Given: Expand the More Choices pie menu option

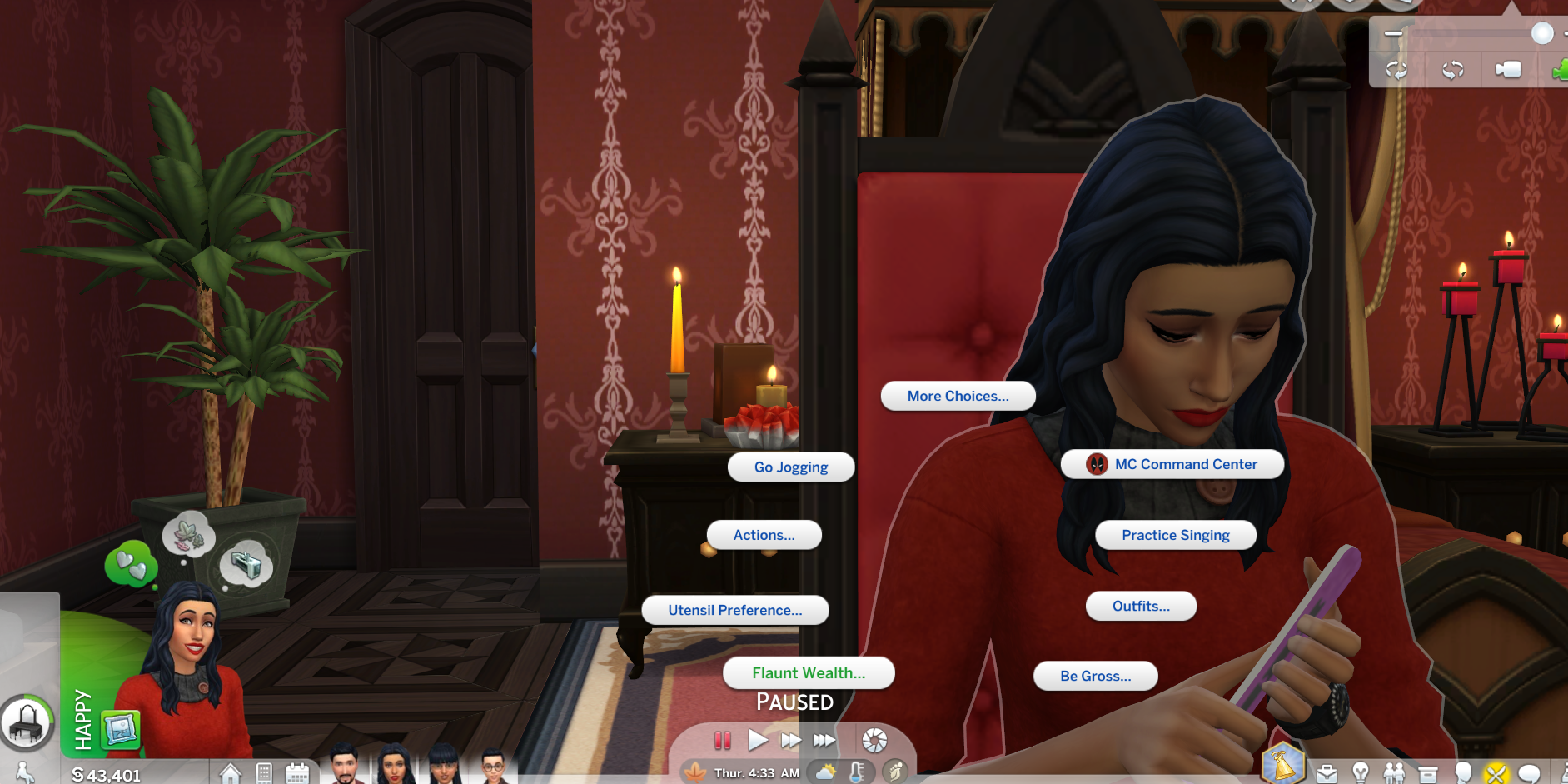Looking at the screenshot, I should click(957, 396).
